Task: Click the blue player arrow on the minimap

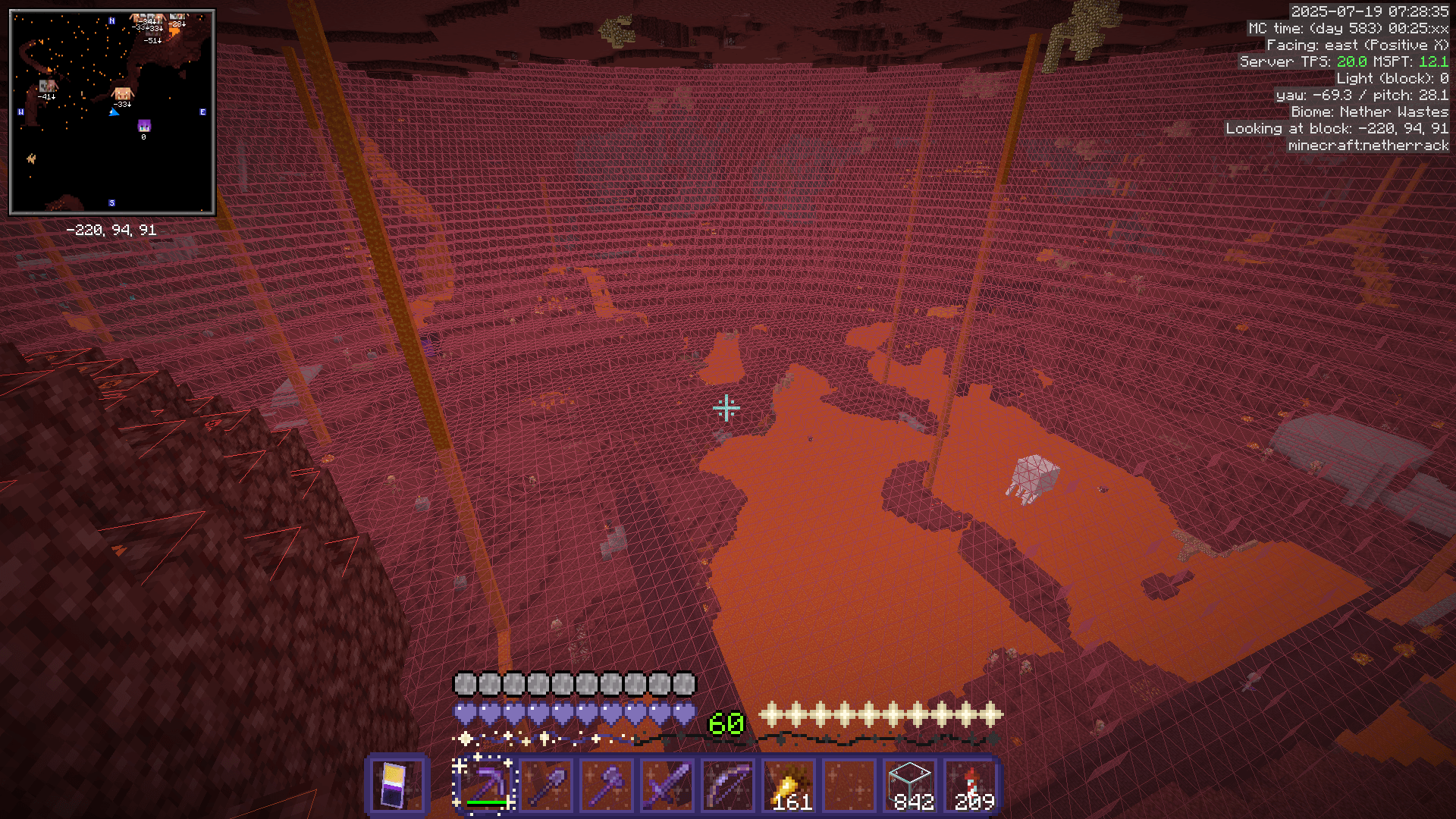Action: pyautogui.click(x=115, y=112)
